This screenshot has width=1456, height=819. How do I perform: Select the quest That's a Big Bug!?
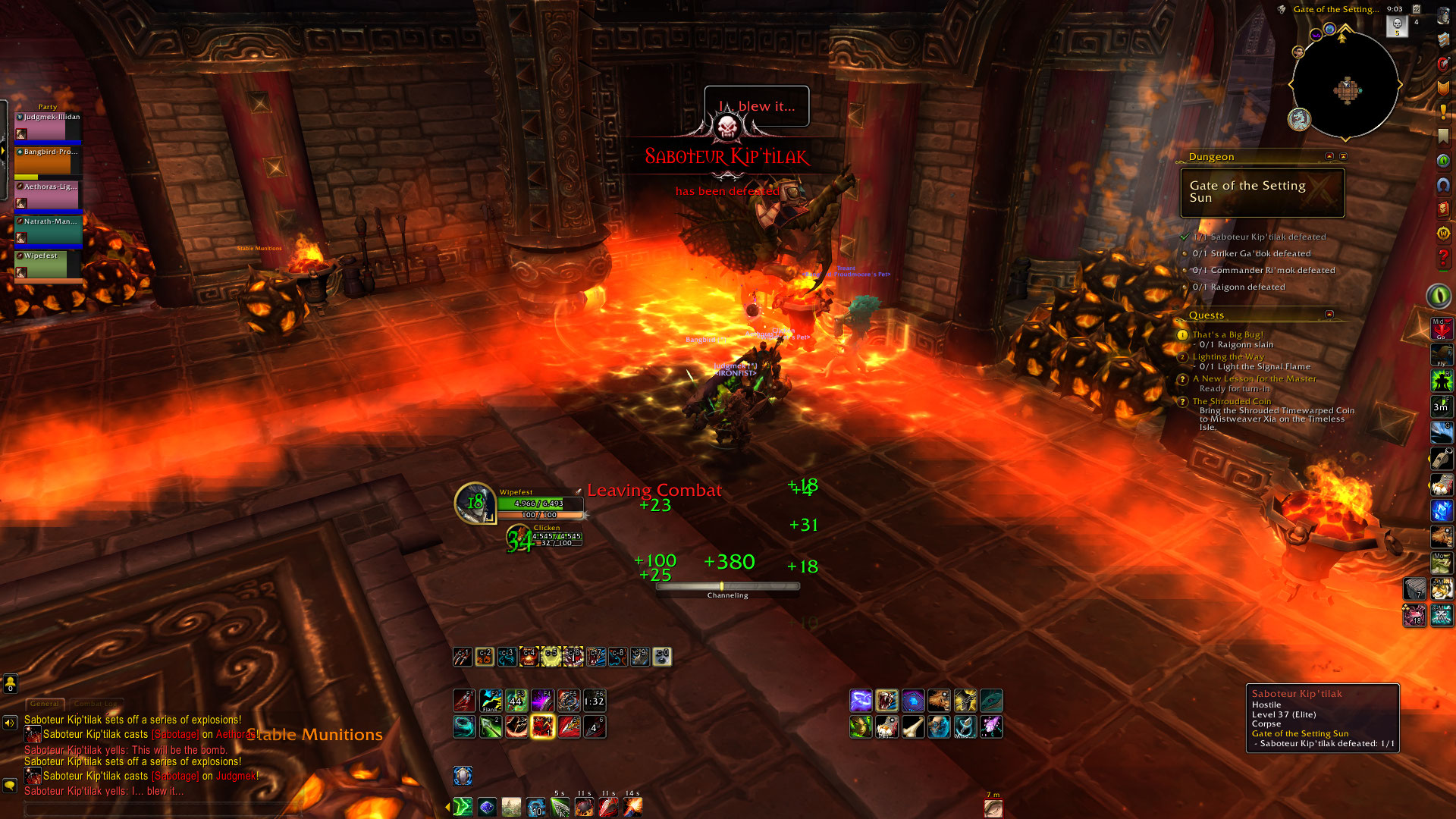coord(1228,334)
